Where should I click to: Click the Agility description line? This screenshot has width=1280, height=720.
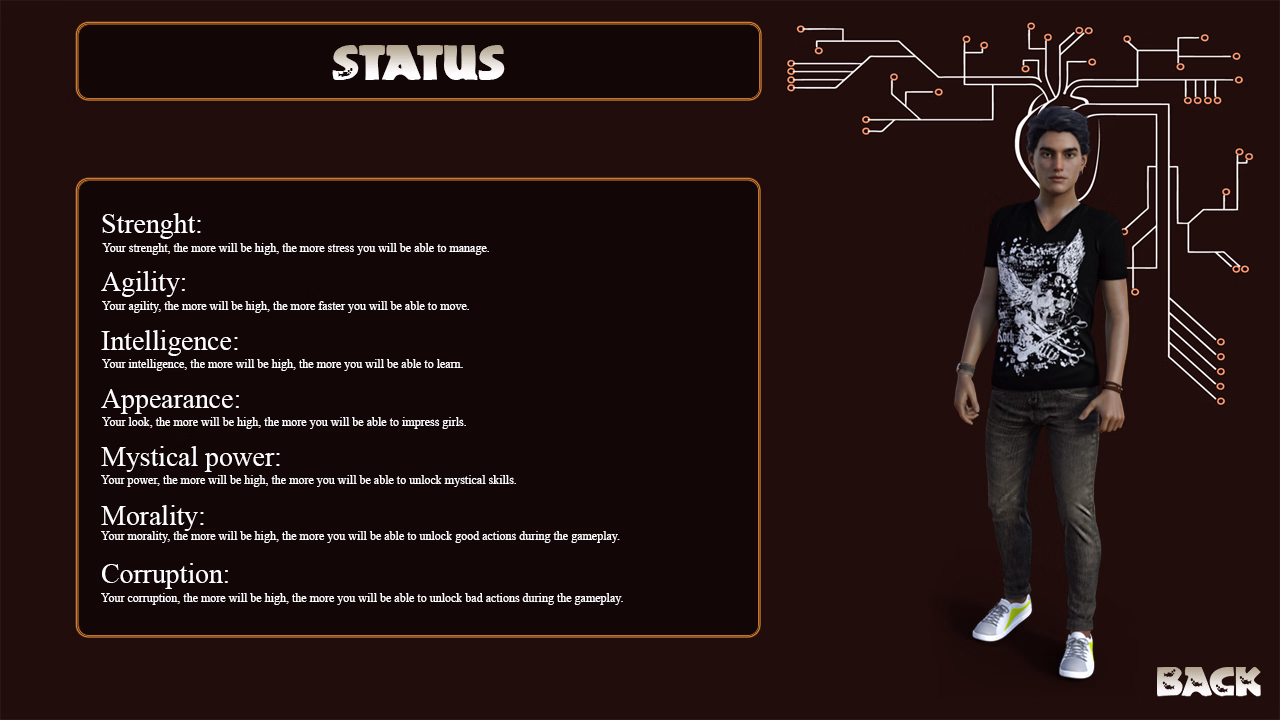(284, 306)
